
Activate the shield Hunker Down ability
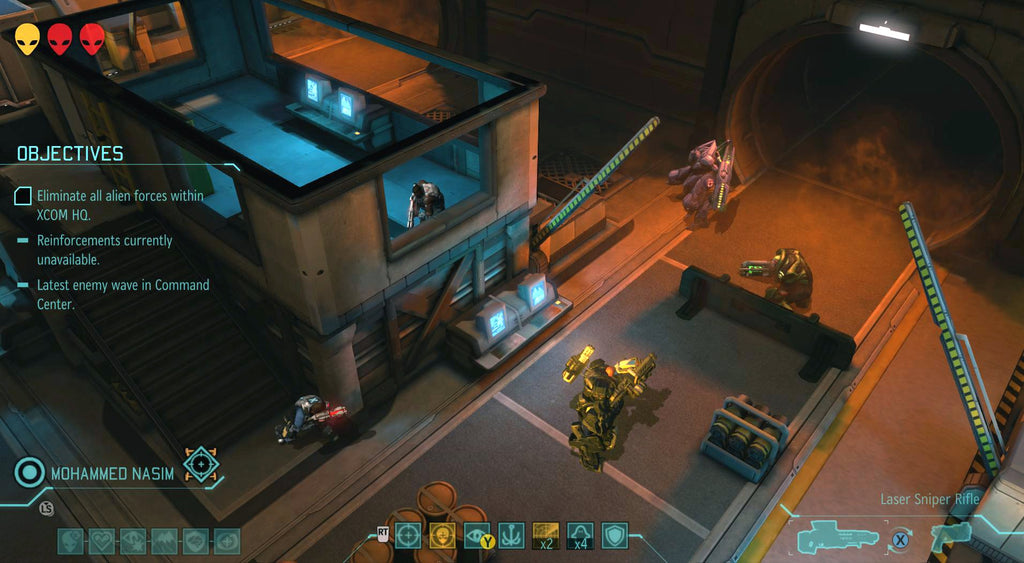(615, 536)
